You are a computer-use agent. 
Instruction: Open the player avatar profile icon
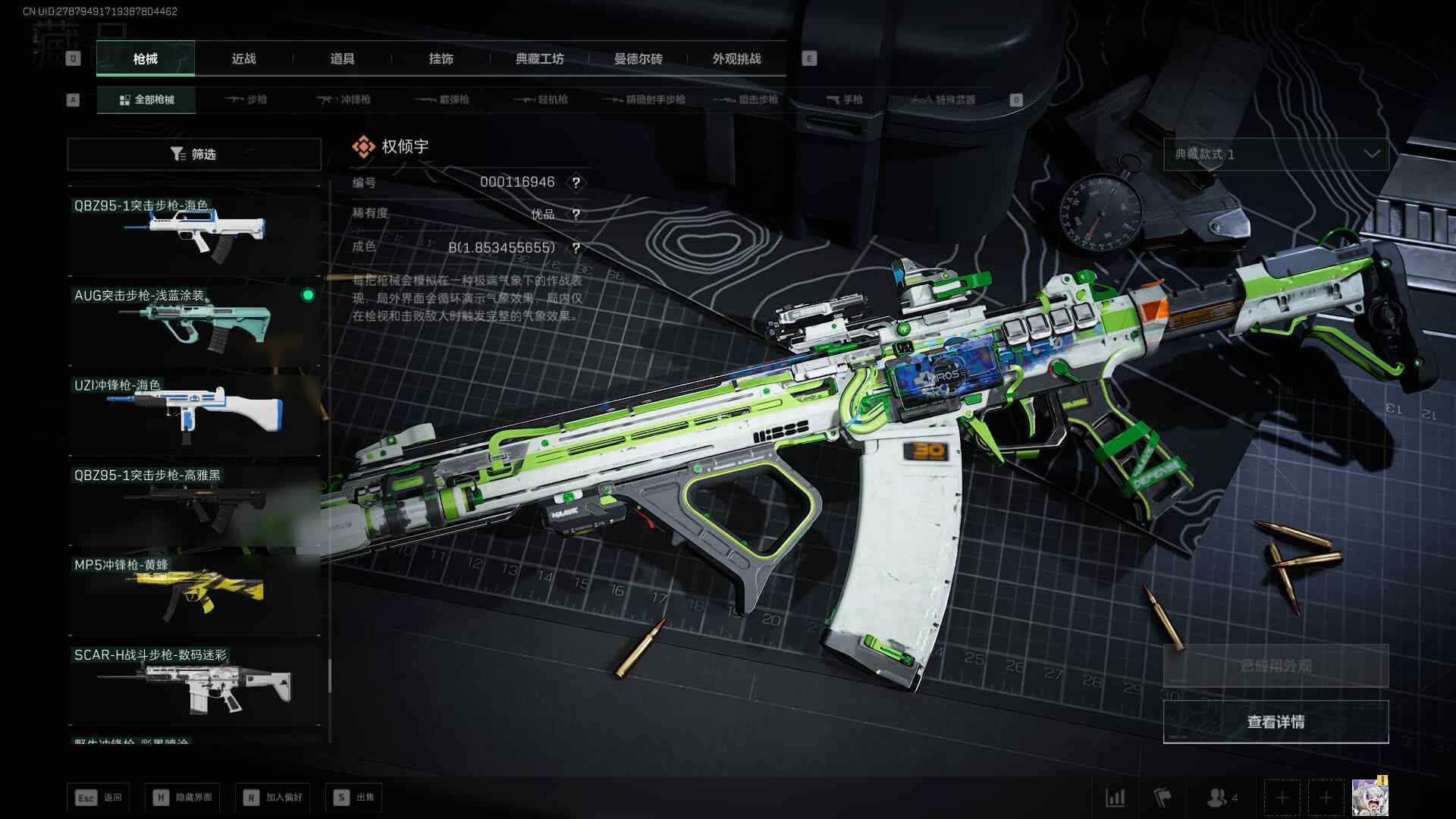1370,797
